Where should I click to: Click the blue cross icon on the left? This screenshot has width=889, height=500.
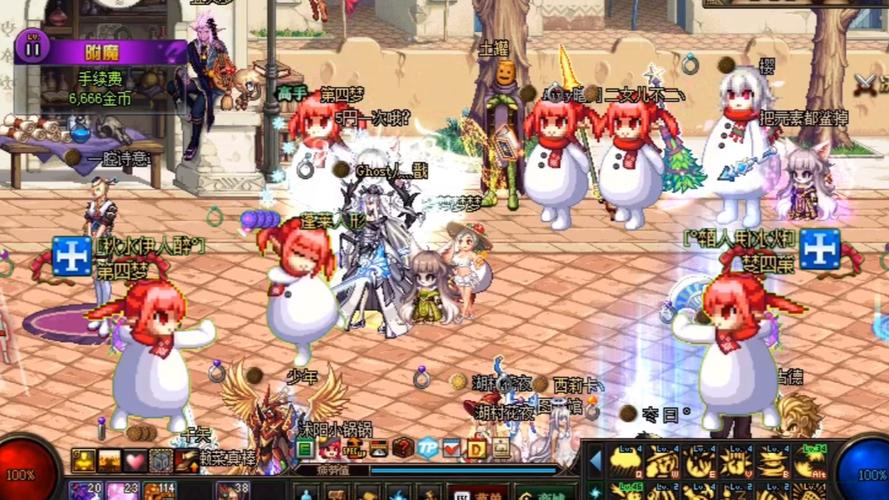72,256
